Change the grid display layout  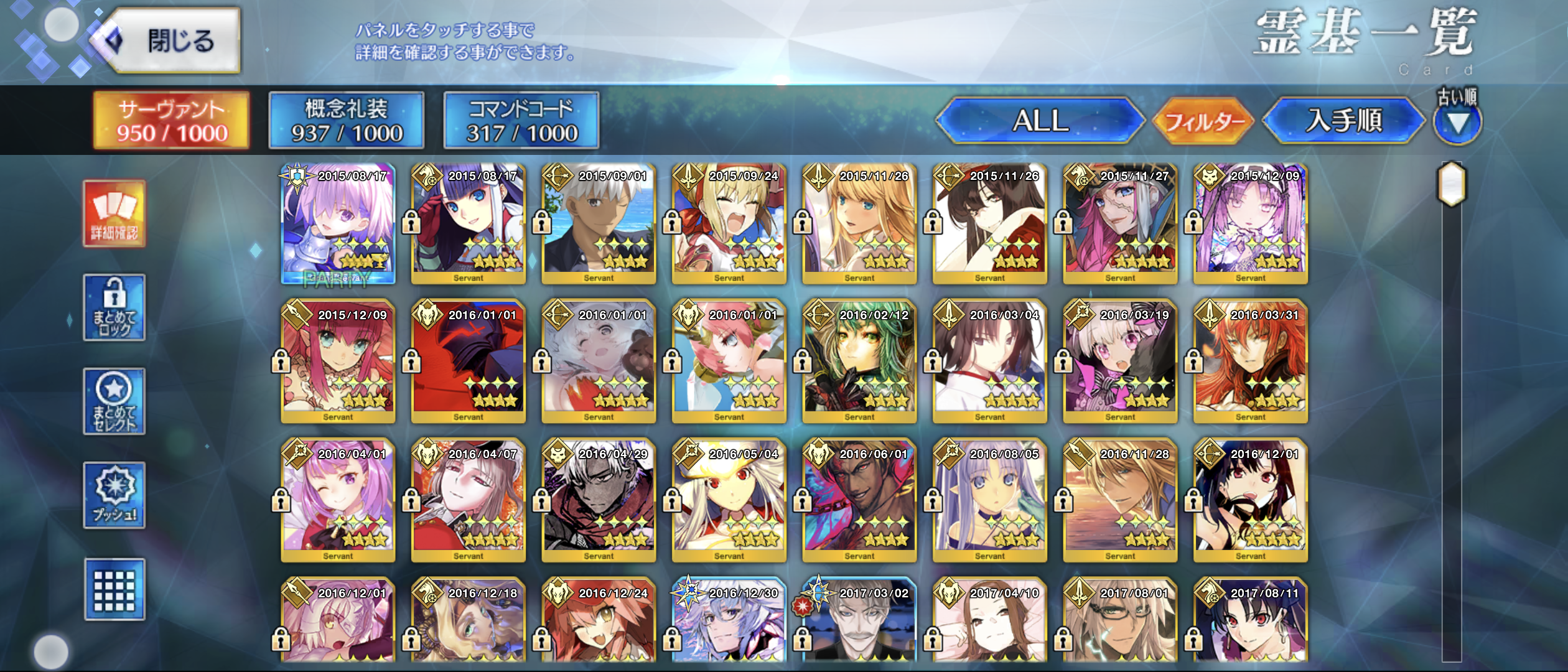tap(114, 589)
